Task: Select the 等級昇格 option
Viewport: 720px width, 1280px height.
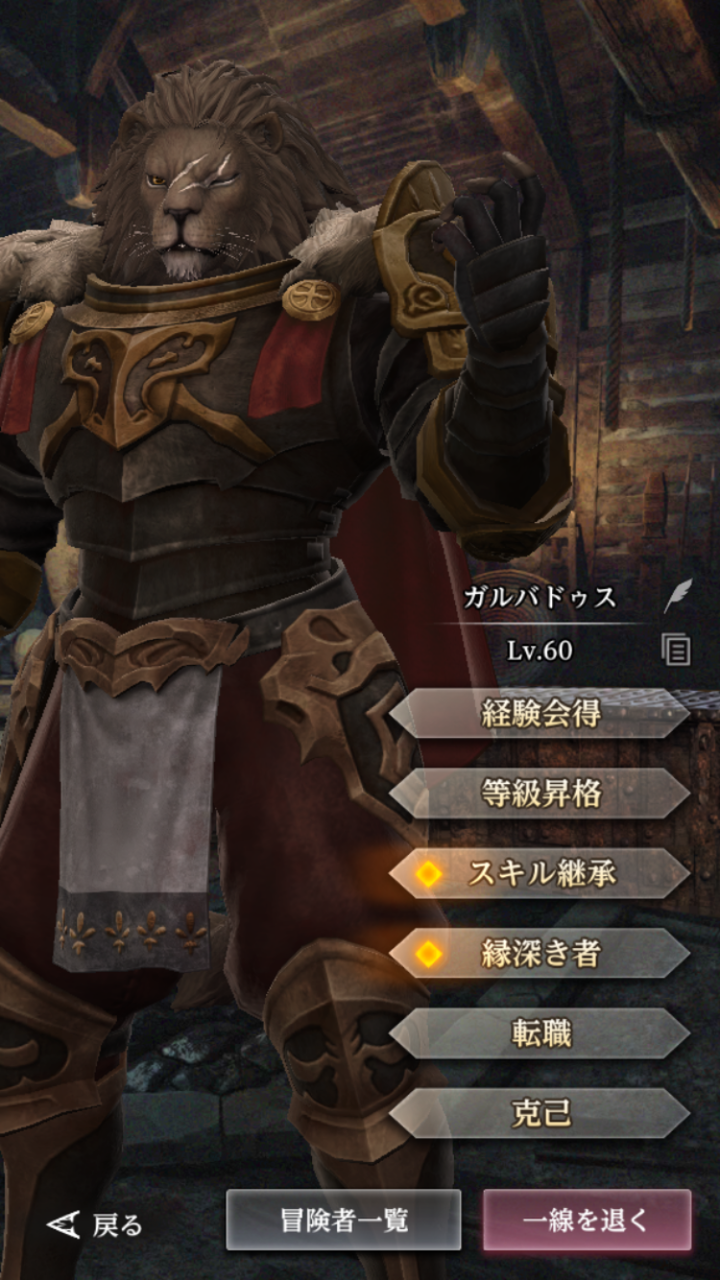Action: click(540, 794)
